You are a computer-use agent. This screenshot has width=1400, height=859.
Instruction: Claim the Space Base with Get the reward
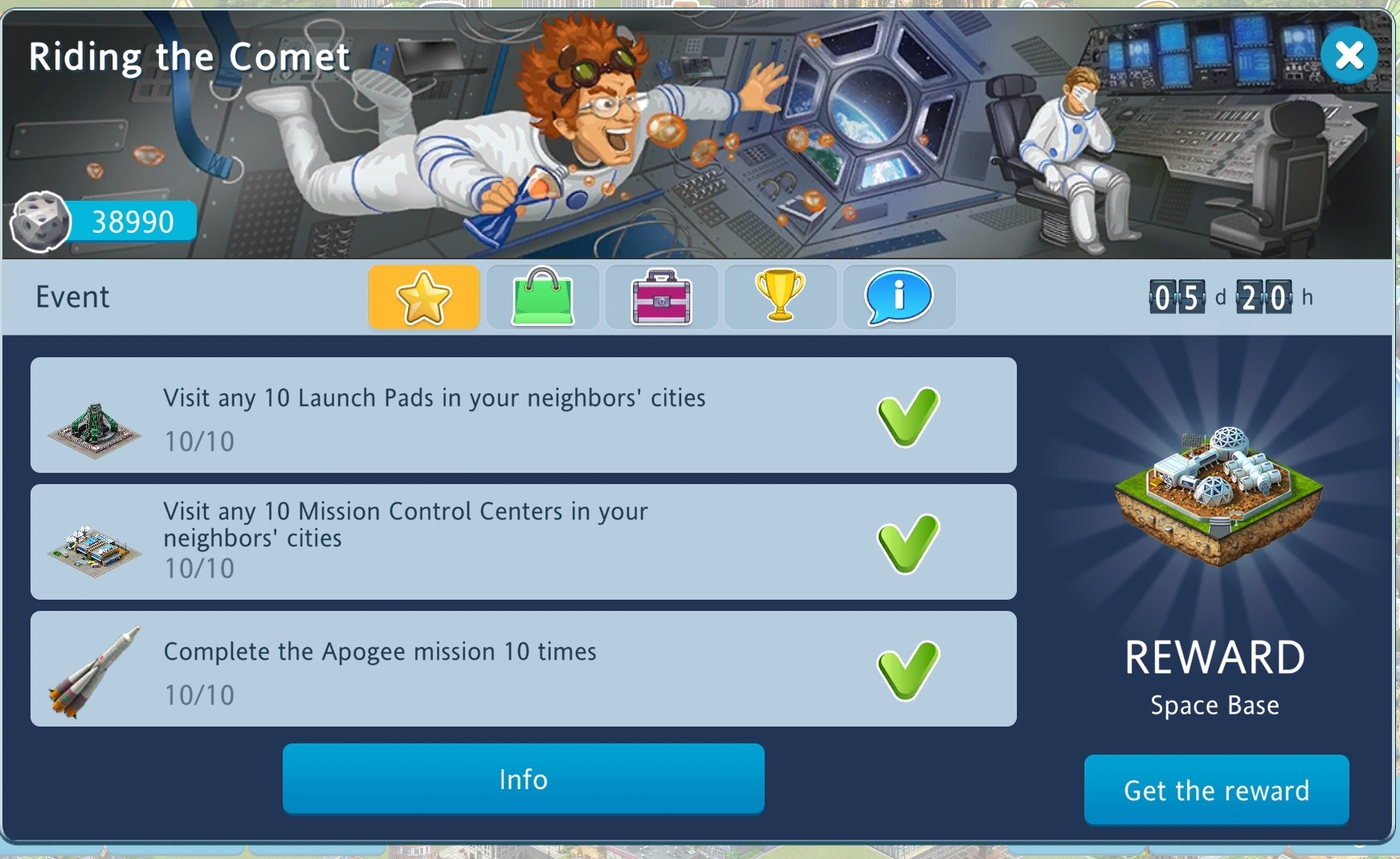point(1216,790)
